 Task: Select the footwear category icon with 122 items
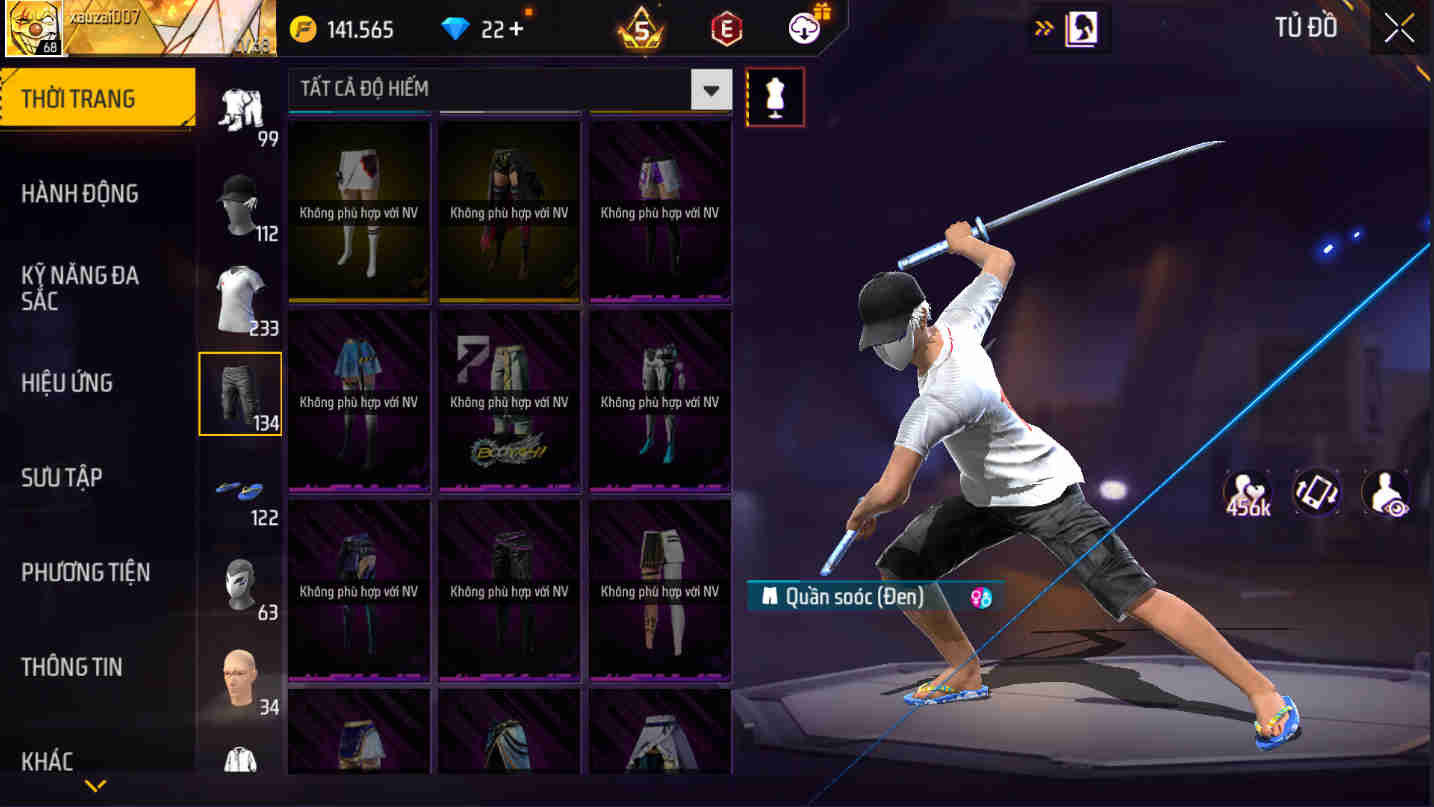pos(240,490)
